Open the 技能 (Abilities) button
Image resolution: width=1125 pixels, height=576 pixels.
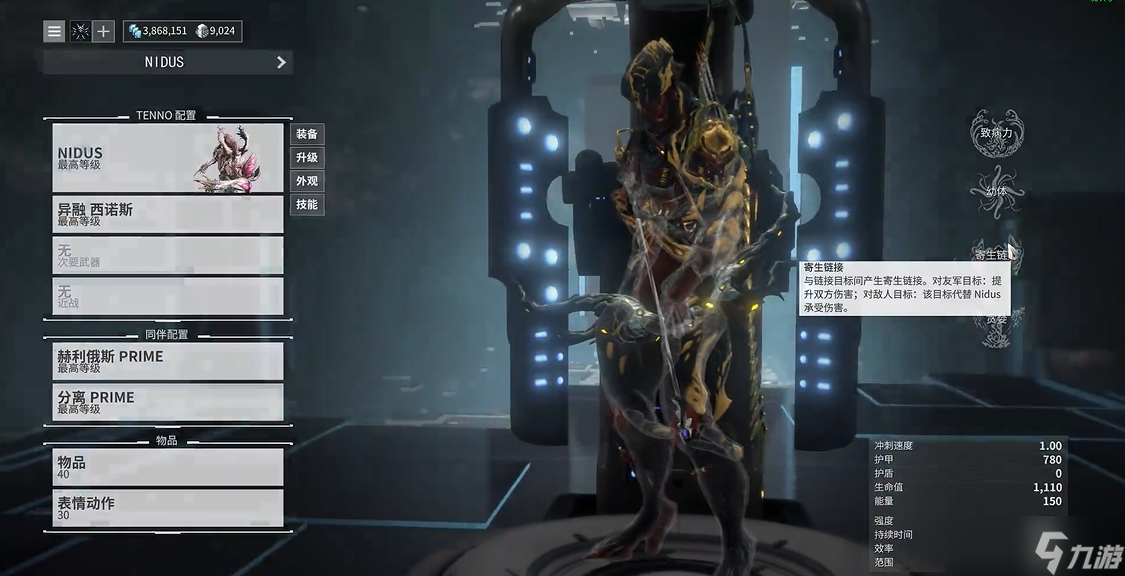pyautogui.click(x=307, y=205)
